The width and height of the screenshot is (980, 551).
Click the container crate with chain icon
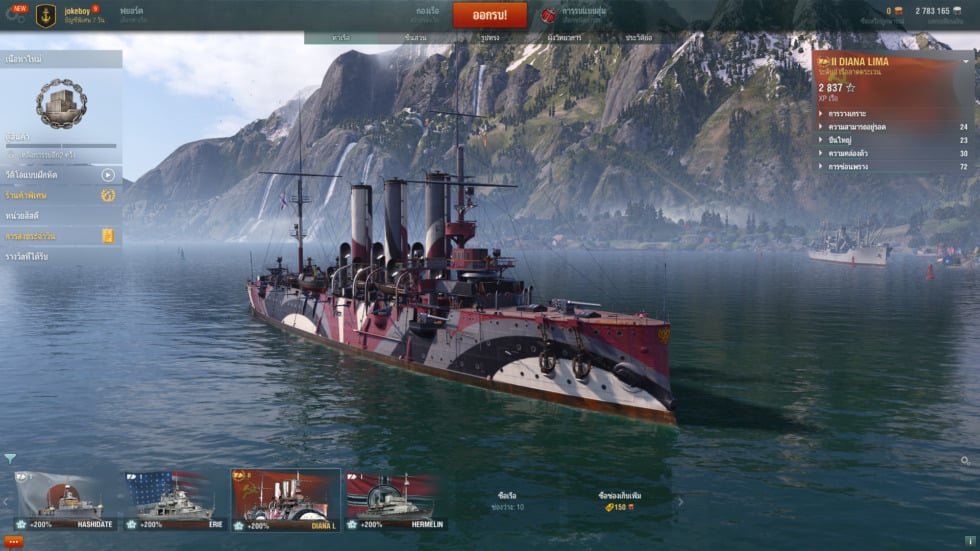coord(61,103)
